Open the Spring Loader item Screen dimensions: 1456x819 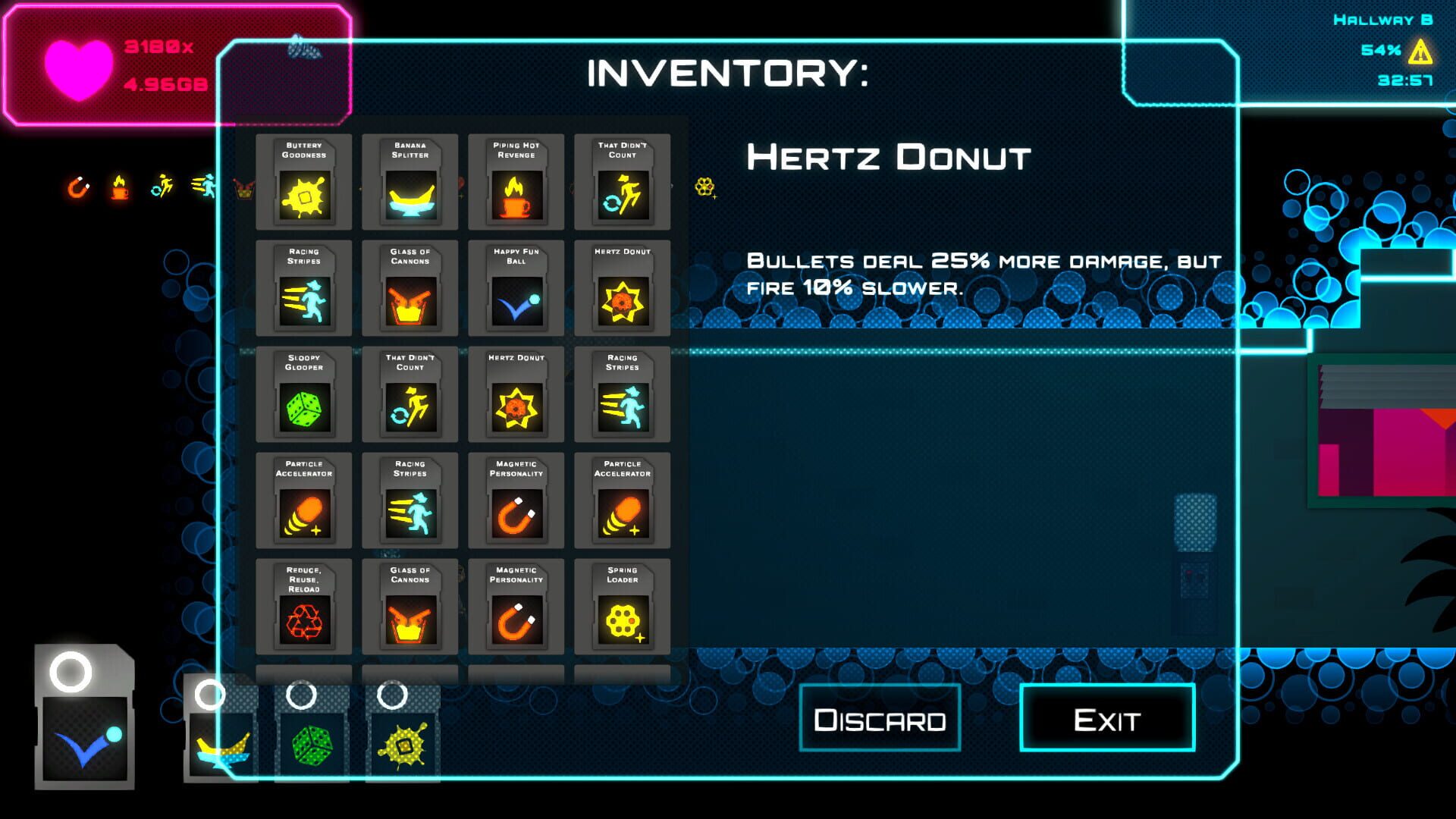click(623, 607)
